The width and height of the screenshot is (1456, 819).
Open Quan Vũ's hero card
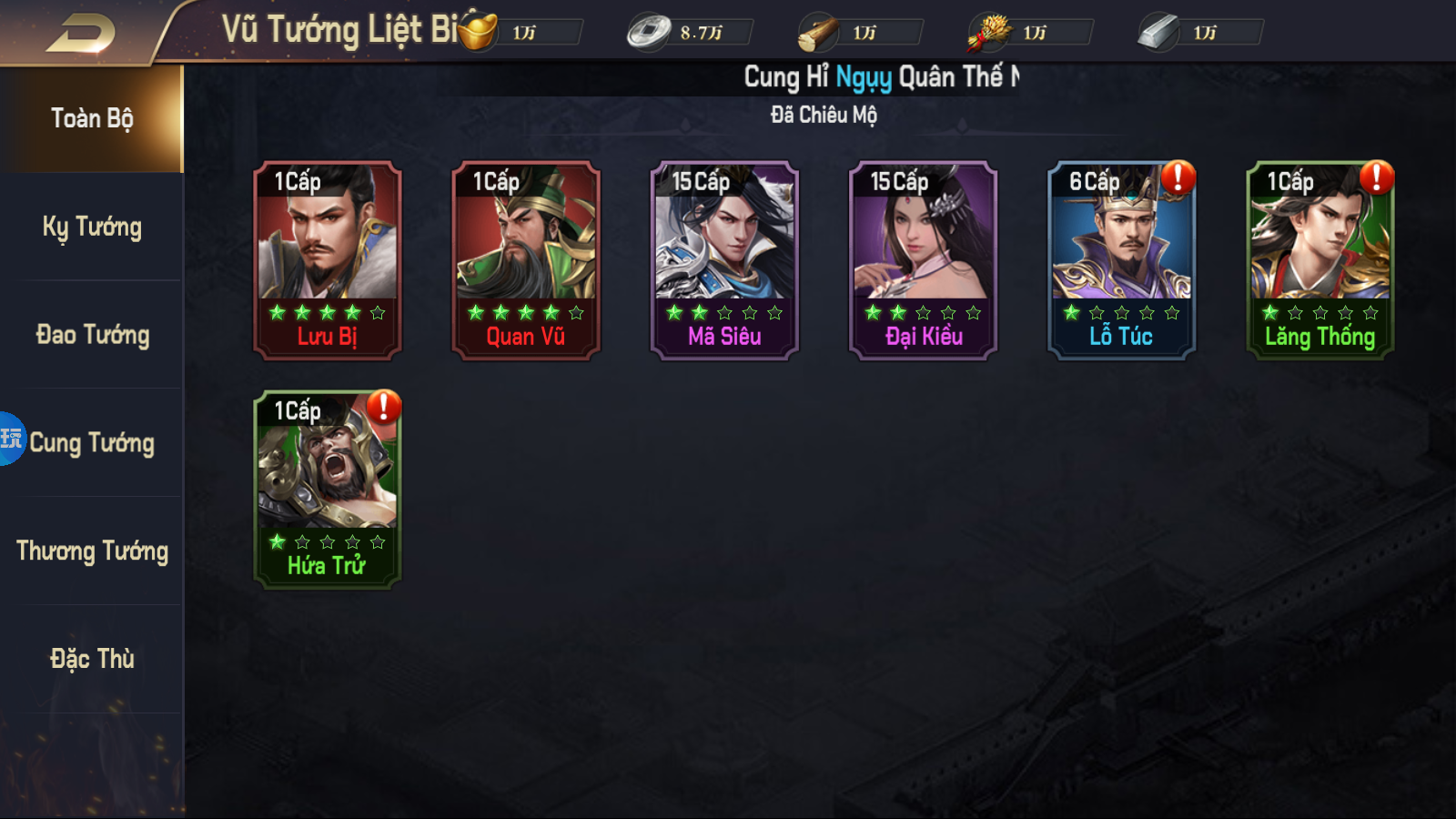click(526, 260)
